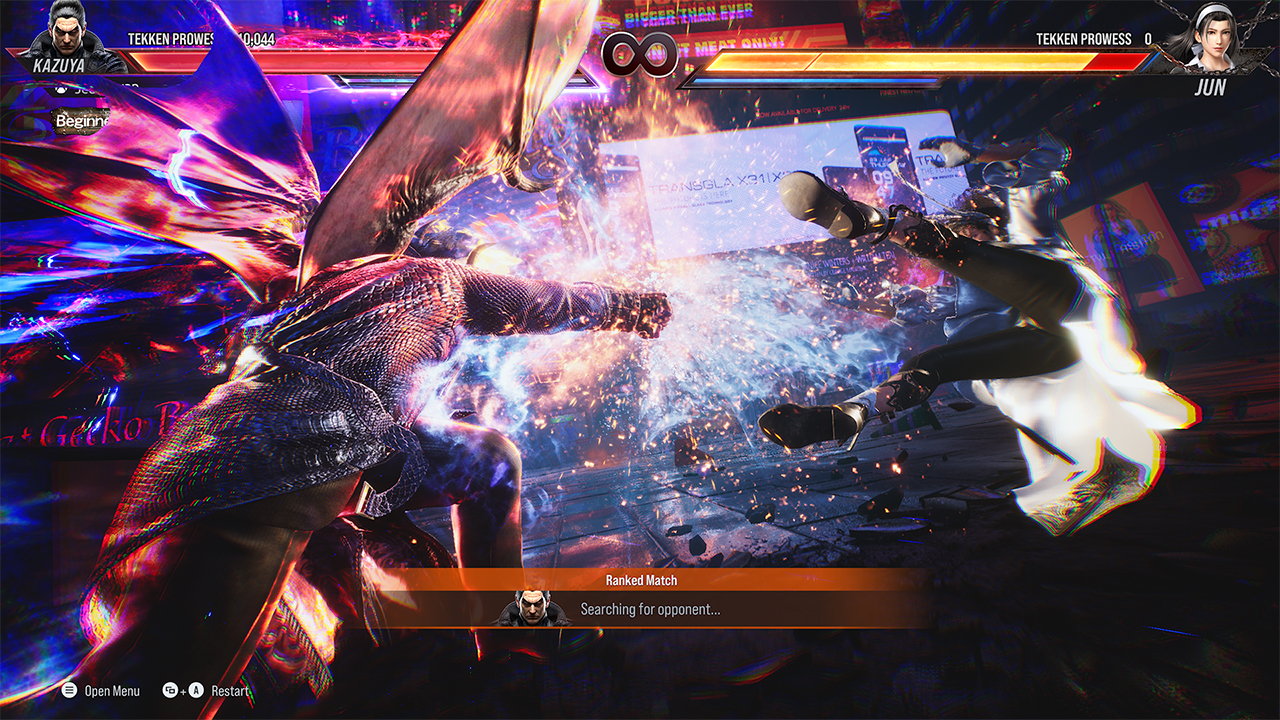Select the Ranked Match searching banner
The image size is (1280, 720).
pos(640,599)
